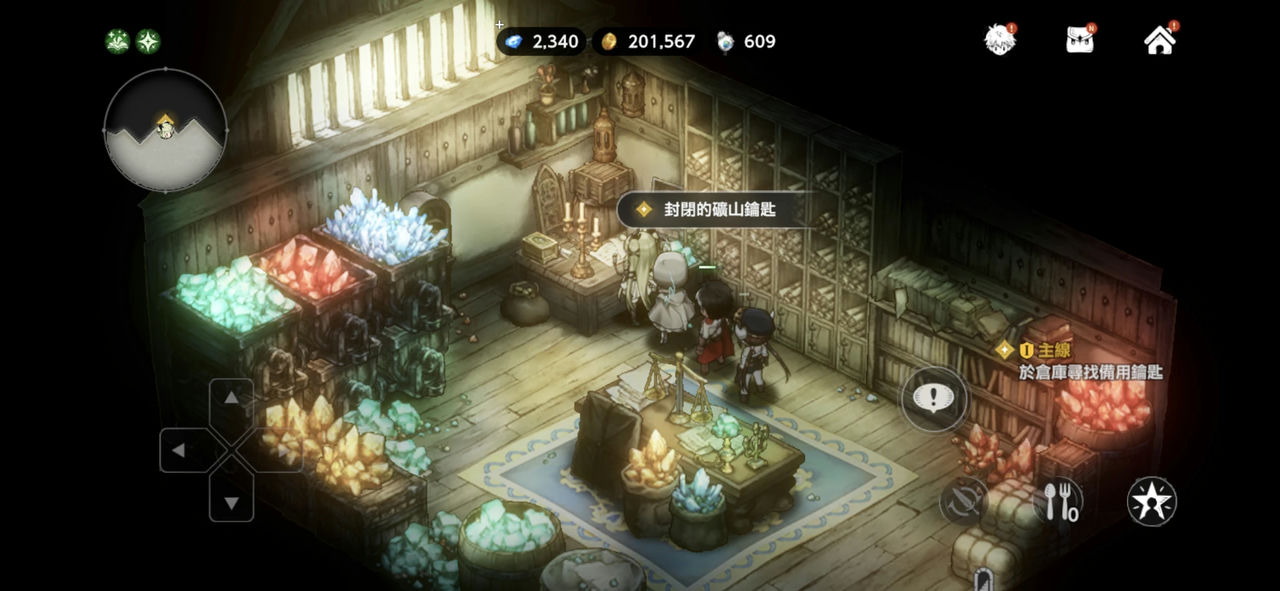The width and height of the screenshot is (1280, 591).
Task: Tap the green book buff icon
Action: [117, 41]
